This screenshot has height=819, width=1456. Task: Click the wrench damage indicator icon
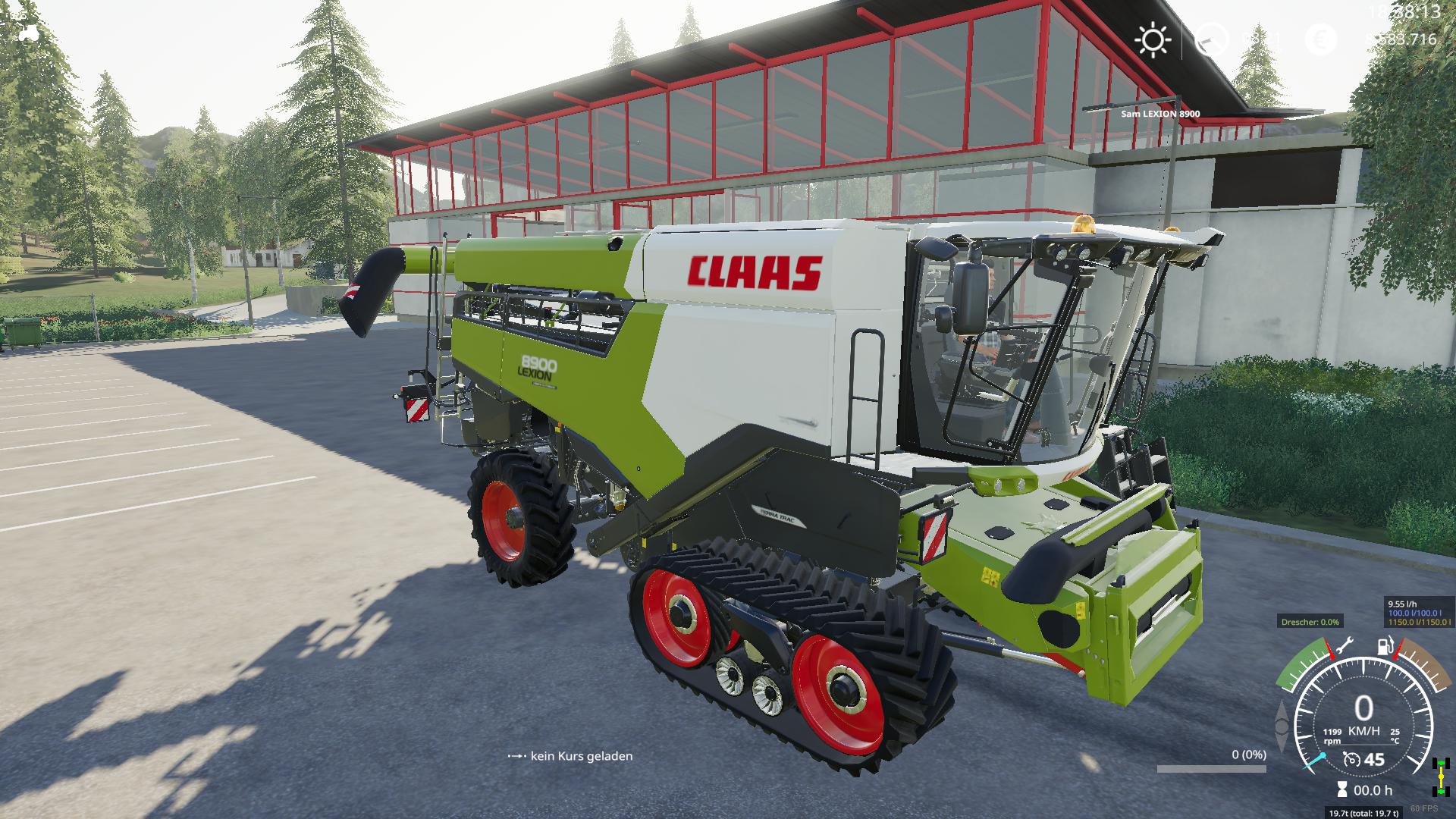coord(1344,645)
